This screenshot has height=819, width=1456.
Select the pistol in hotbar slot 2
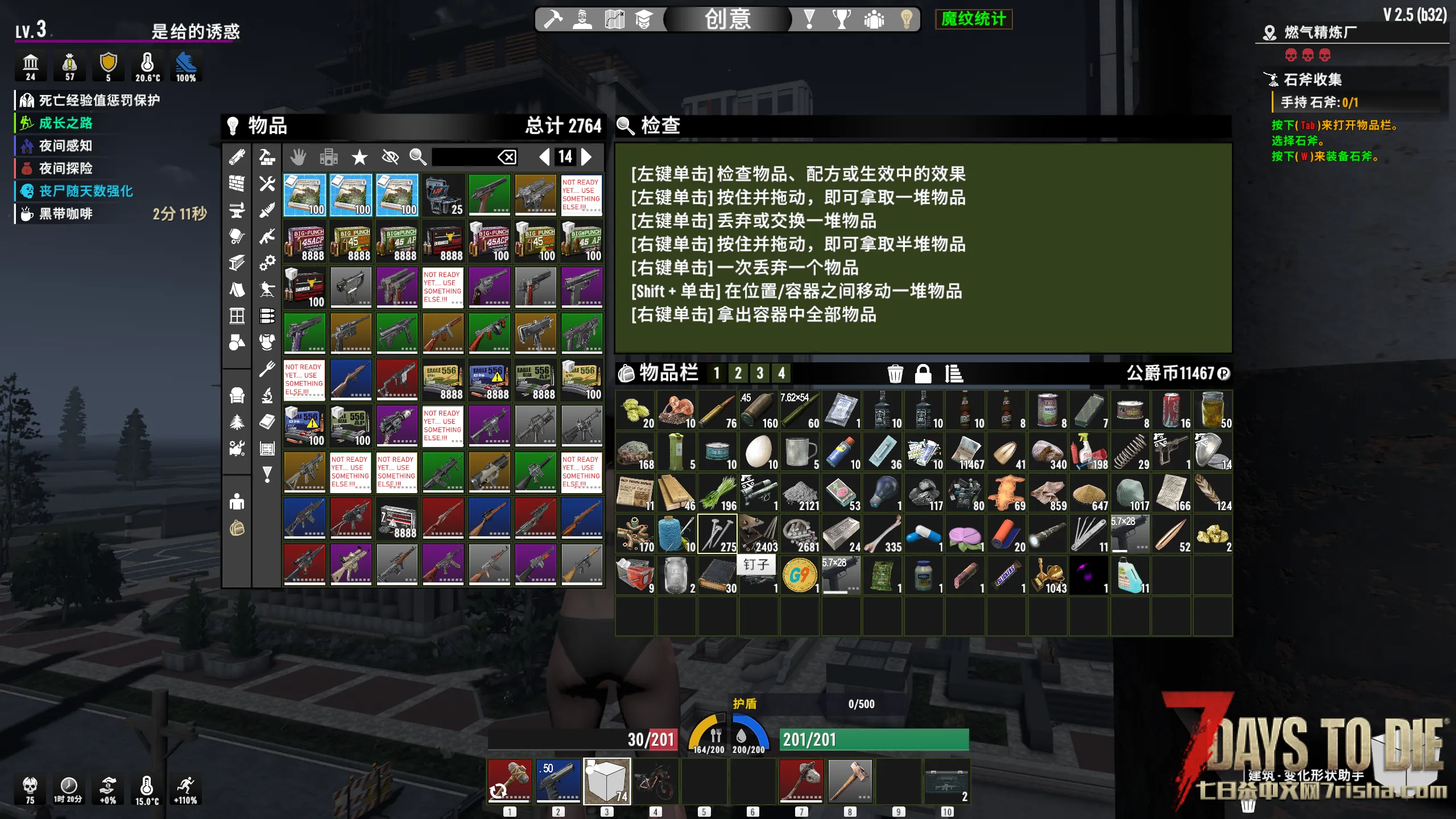tap(558, 780)
